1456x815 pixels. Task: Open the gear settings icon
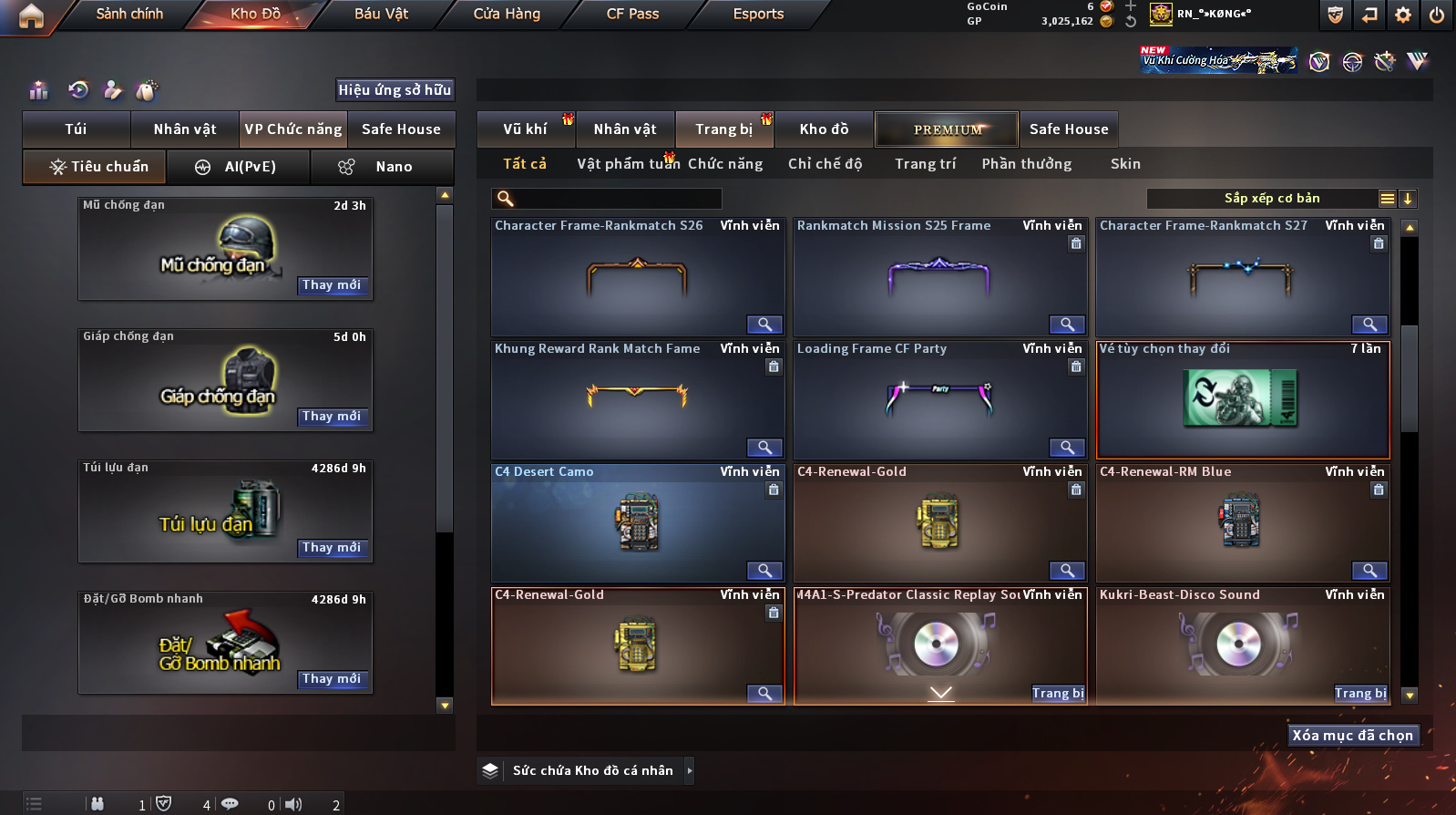(x=1403, y=15)
